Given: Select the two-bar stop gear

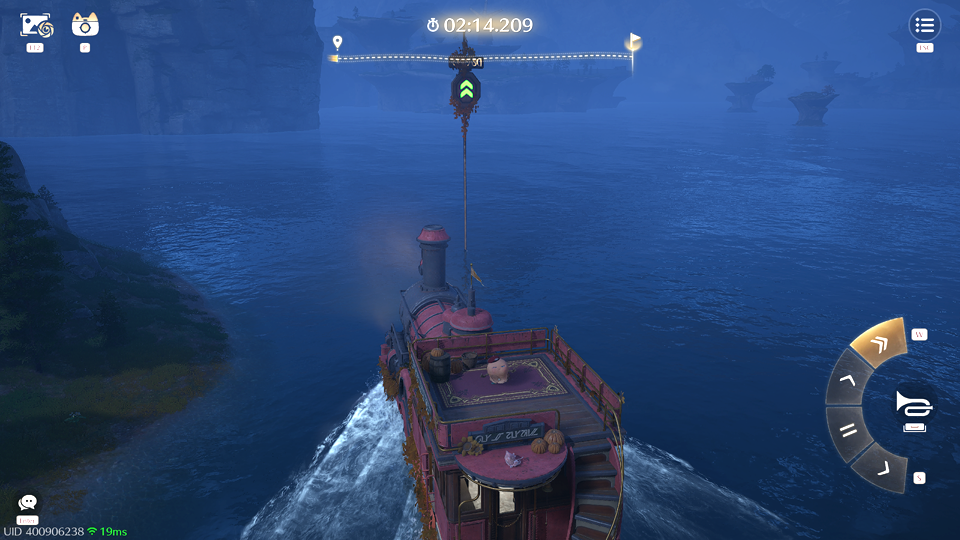Looking at the screenshot, I should pyautogui.click(x=849, y=432).
